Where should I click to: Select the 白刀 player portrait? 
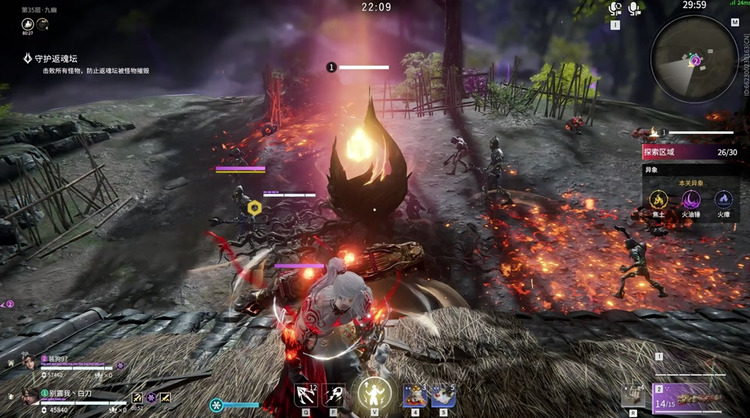31,394
